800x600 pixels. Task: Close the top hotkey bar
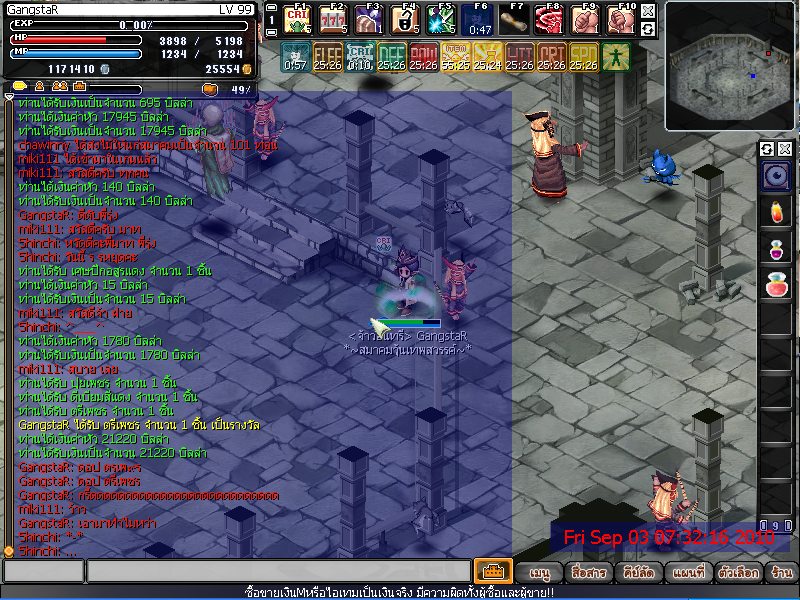tap(648, 11)
